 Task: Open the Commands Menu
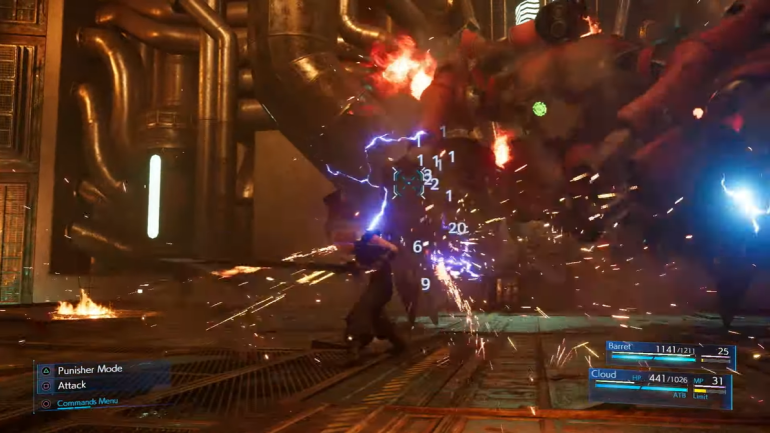point(89,403)
